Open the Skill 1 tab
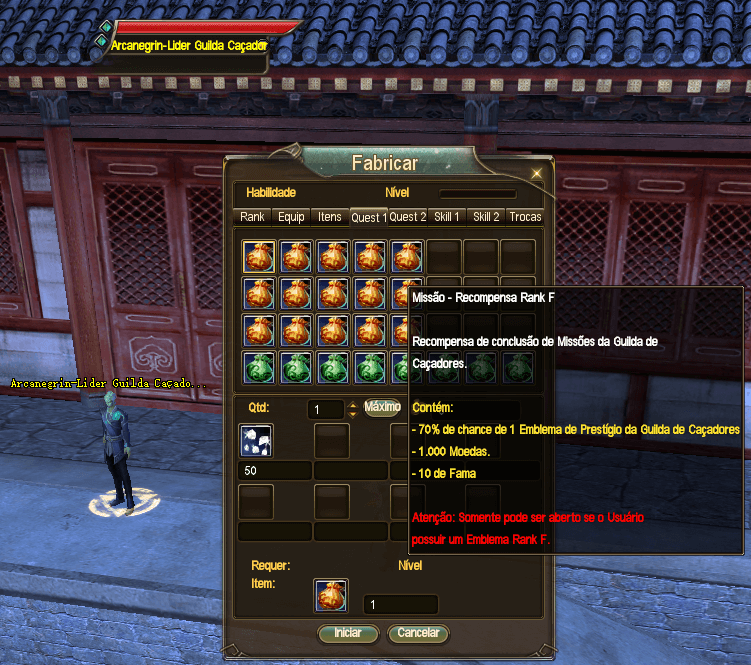 pyautogui.click(x=446, y=217)
